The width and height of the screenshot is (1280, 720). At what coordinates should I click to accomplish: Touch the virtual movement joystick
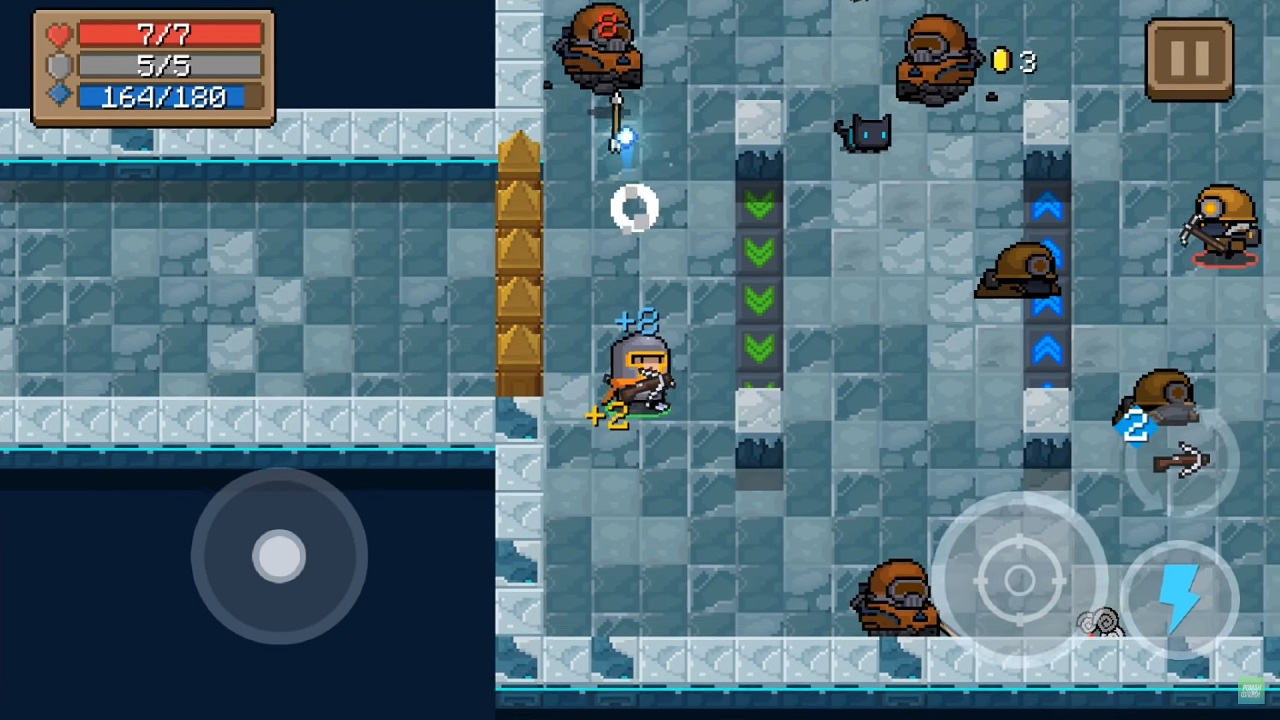pos(279,556)
